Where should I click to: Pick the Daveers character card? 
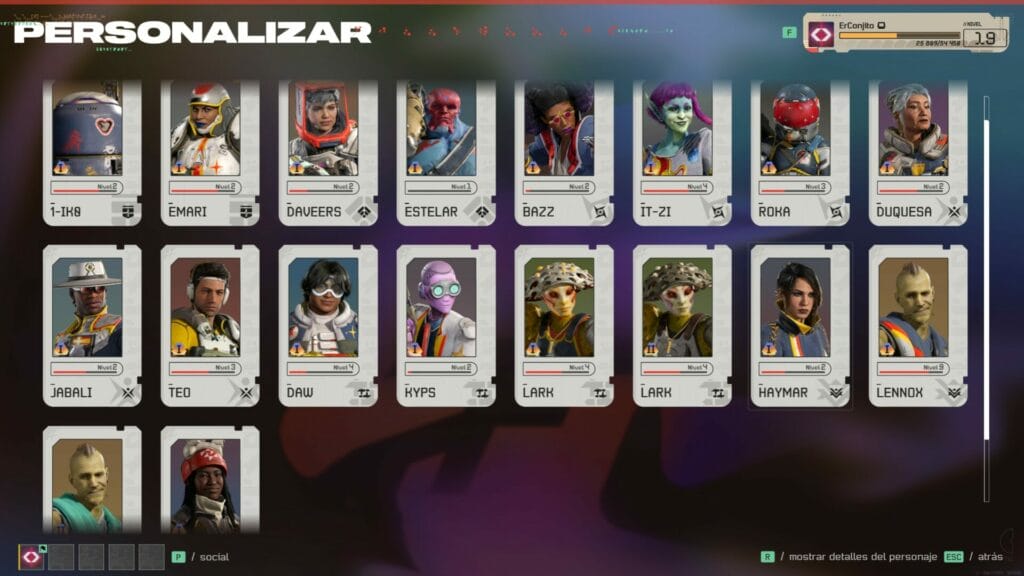tap(328, 151)
